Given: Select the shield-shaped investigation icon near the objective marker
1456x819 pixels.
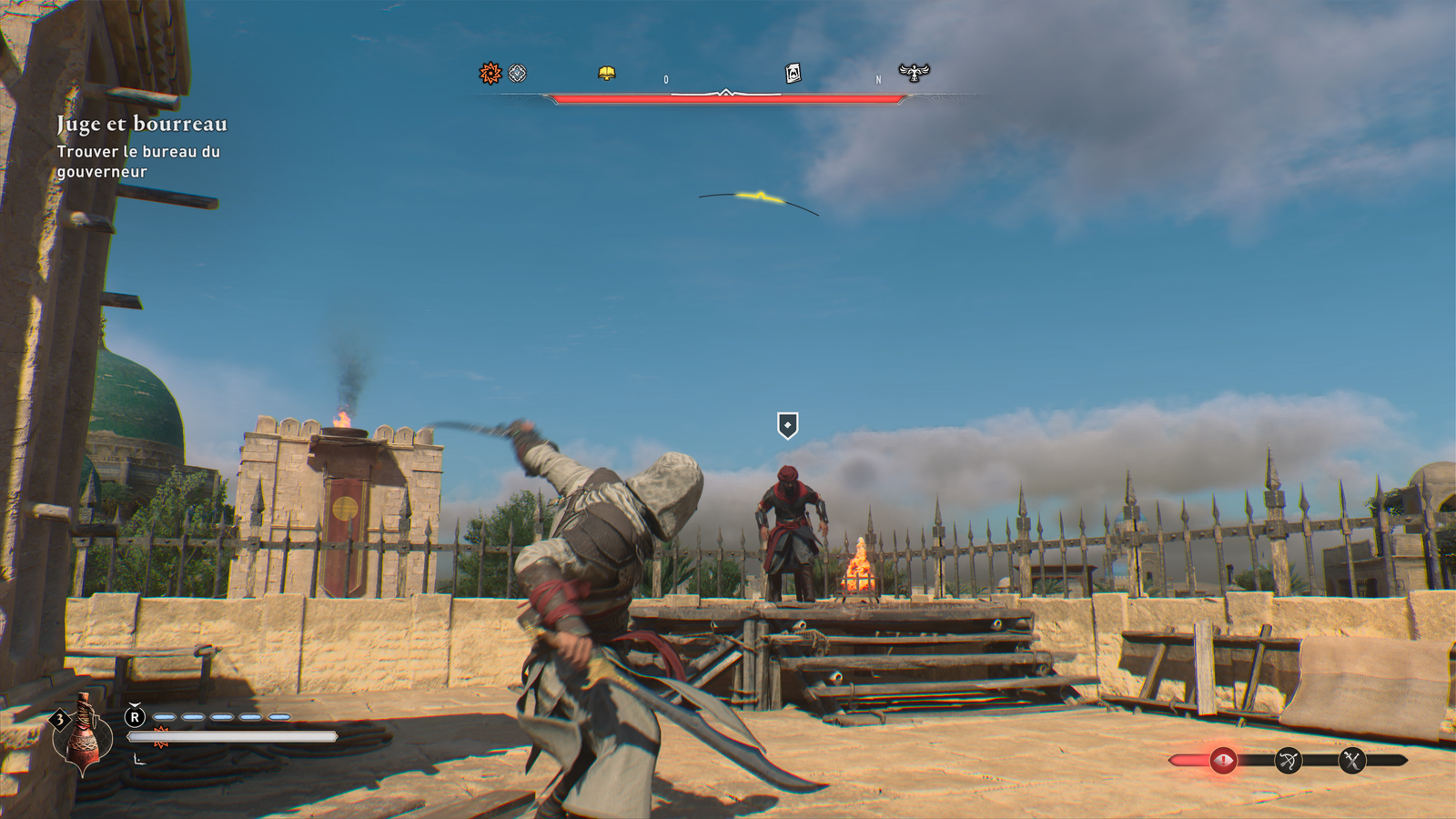Looking at the screenshot, I should point(787,423).
